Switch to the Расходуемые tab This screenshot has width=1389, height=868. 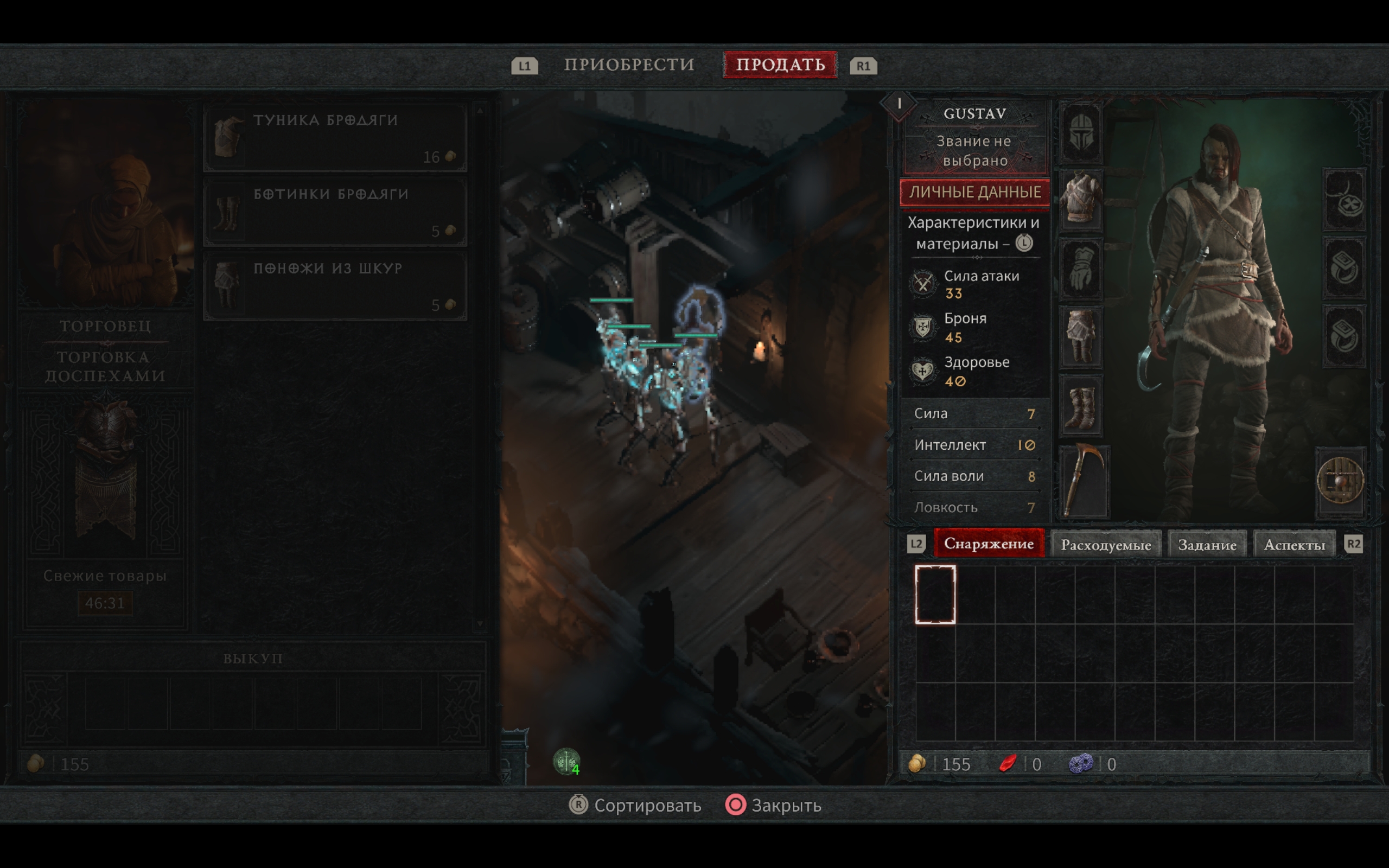[x=1105, y=545]
